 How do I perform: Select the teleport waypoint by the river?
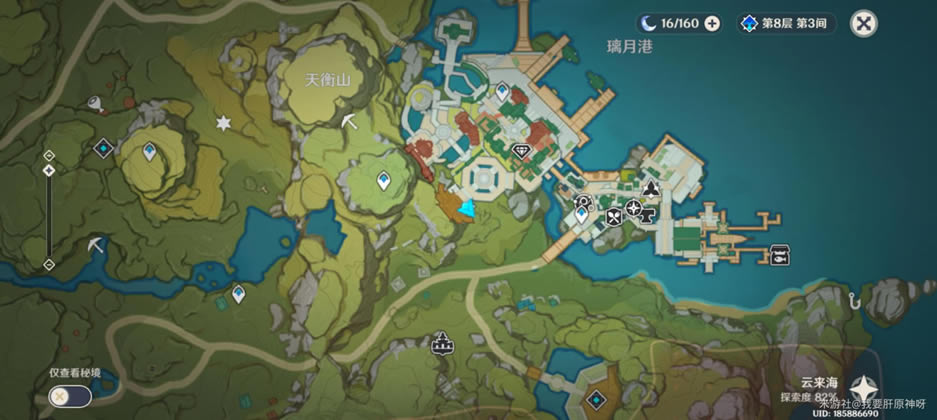[x=239, y=294]
